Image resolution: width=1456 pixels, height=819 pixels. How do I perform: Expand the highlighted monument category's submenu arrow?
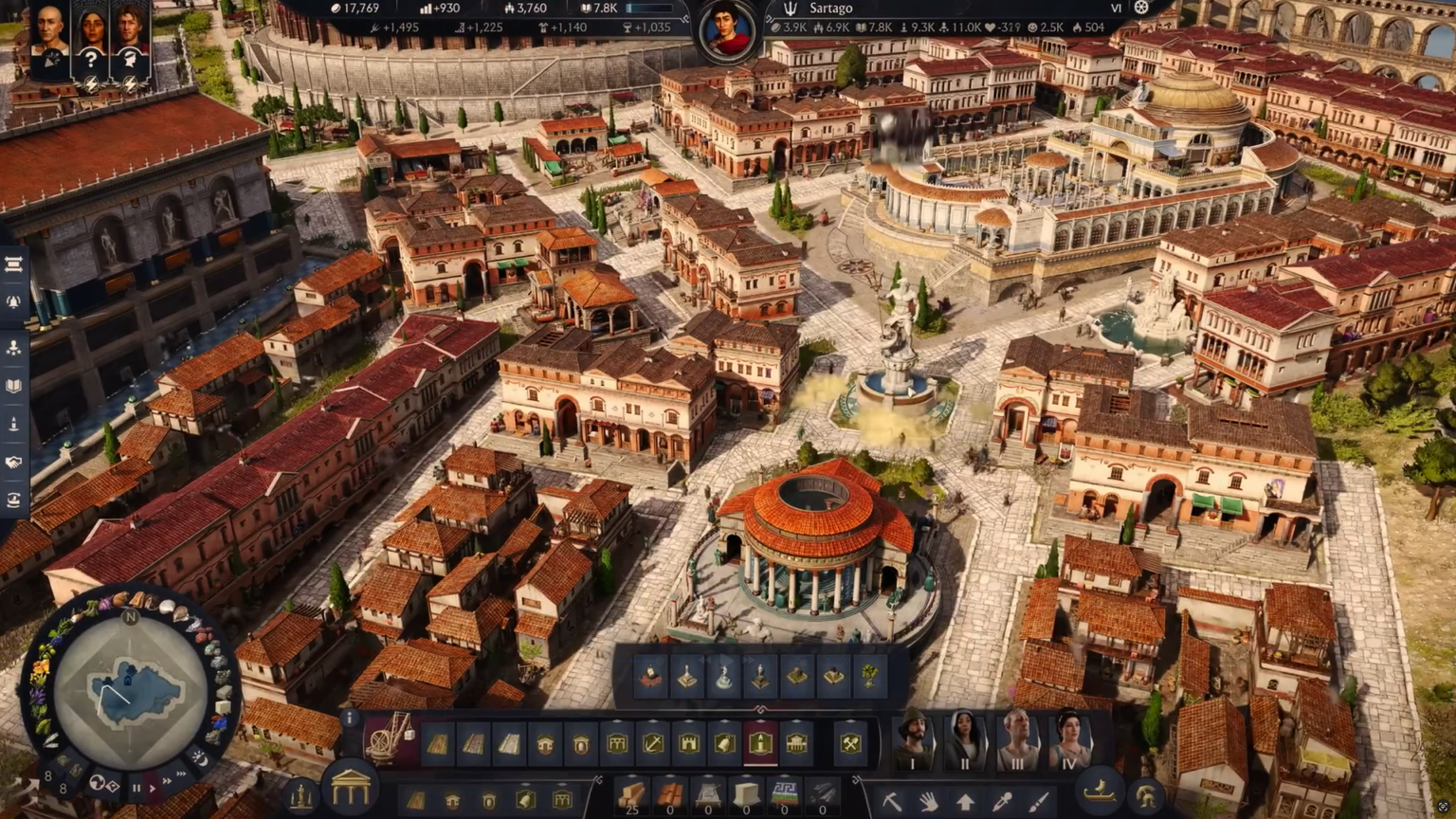click(760, 719)
